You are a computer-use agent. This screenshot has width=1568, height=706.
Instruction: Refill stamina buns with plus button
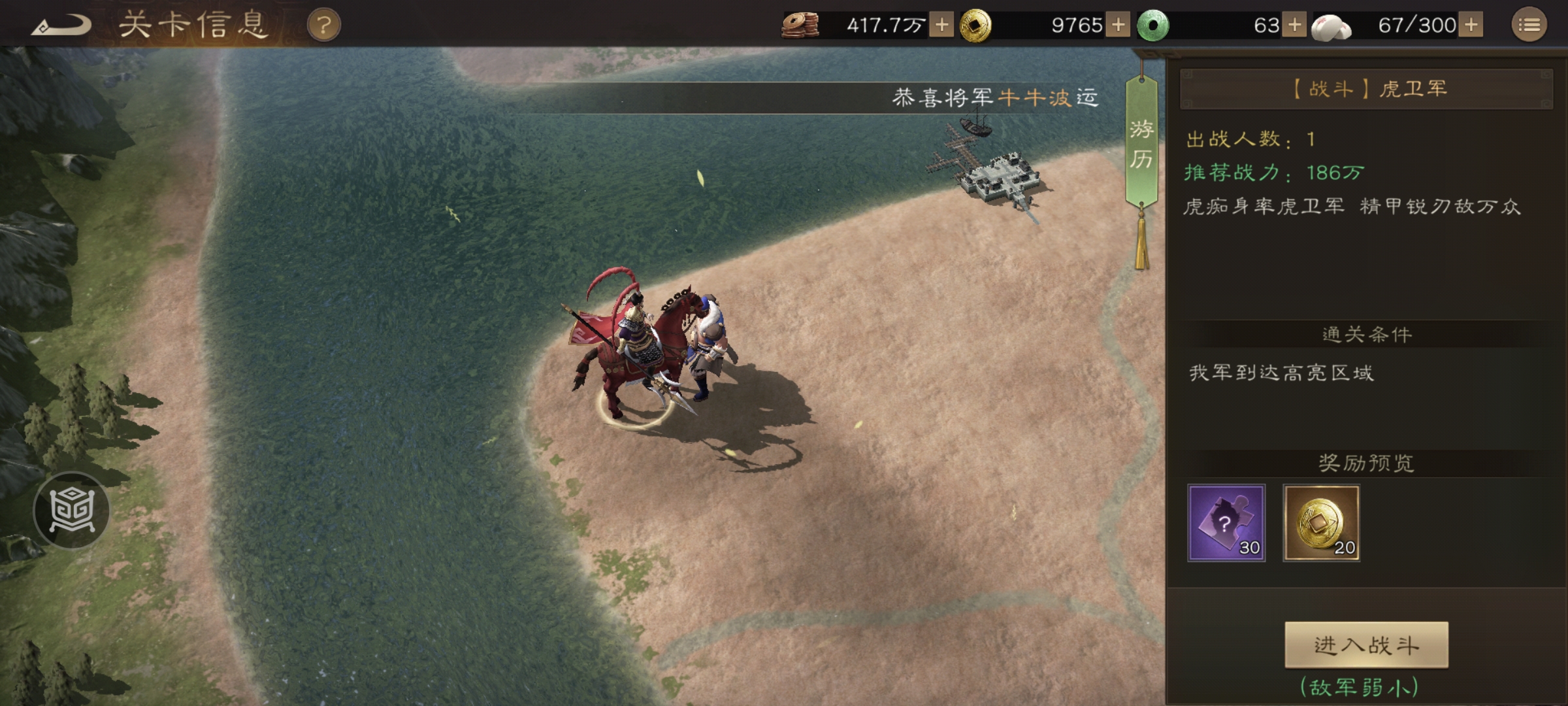[1471, 25]
